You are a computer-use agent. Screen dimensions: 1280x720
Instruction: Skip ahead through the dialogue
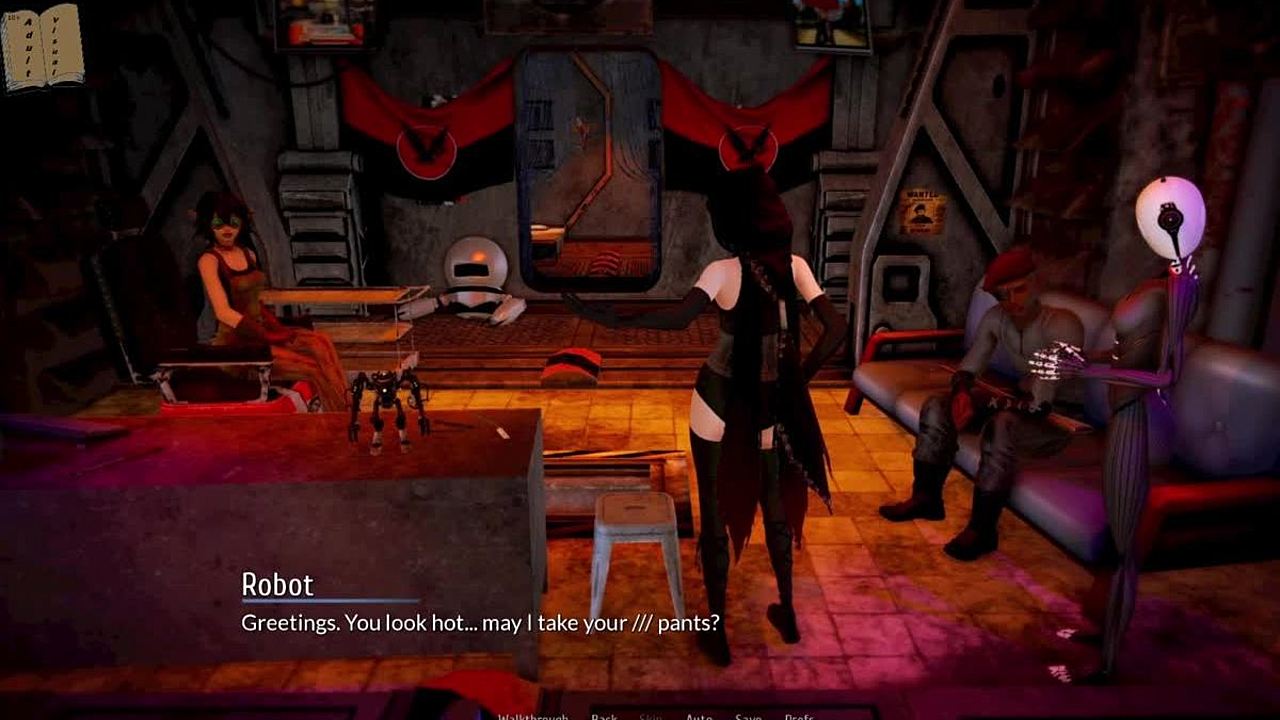(x=651, y=716)
